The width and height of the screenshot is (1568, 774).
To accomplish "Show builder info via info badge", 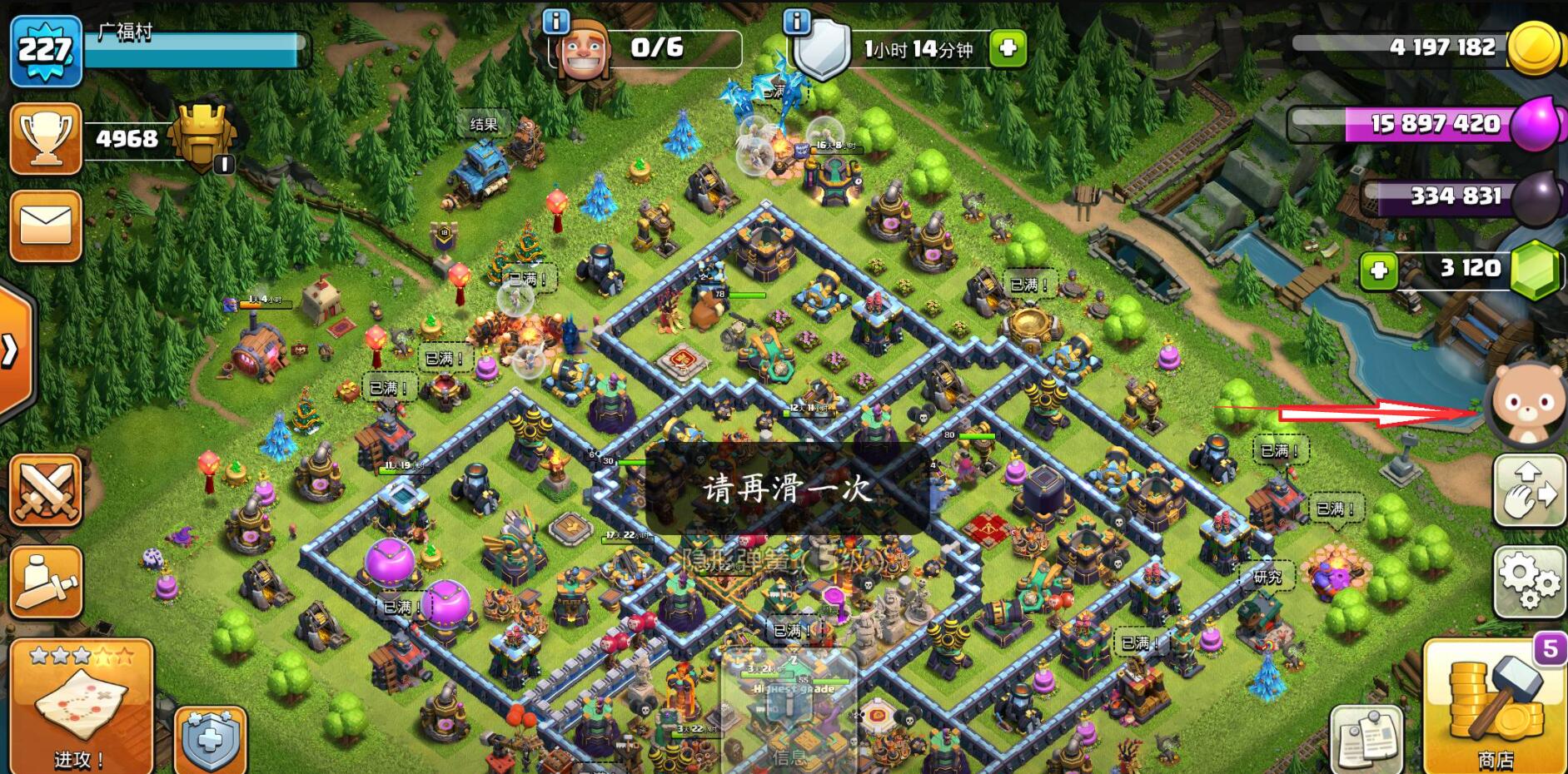I will point(555,22).
